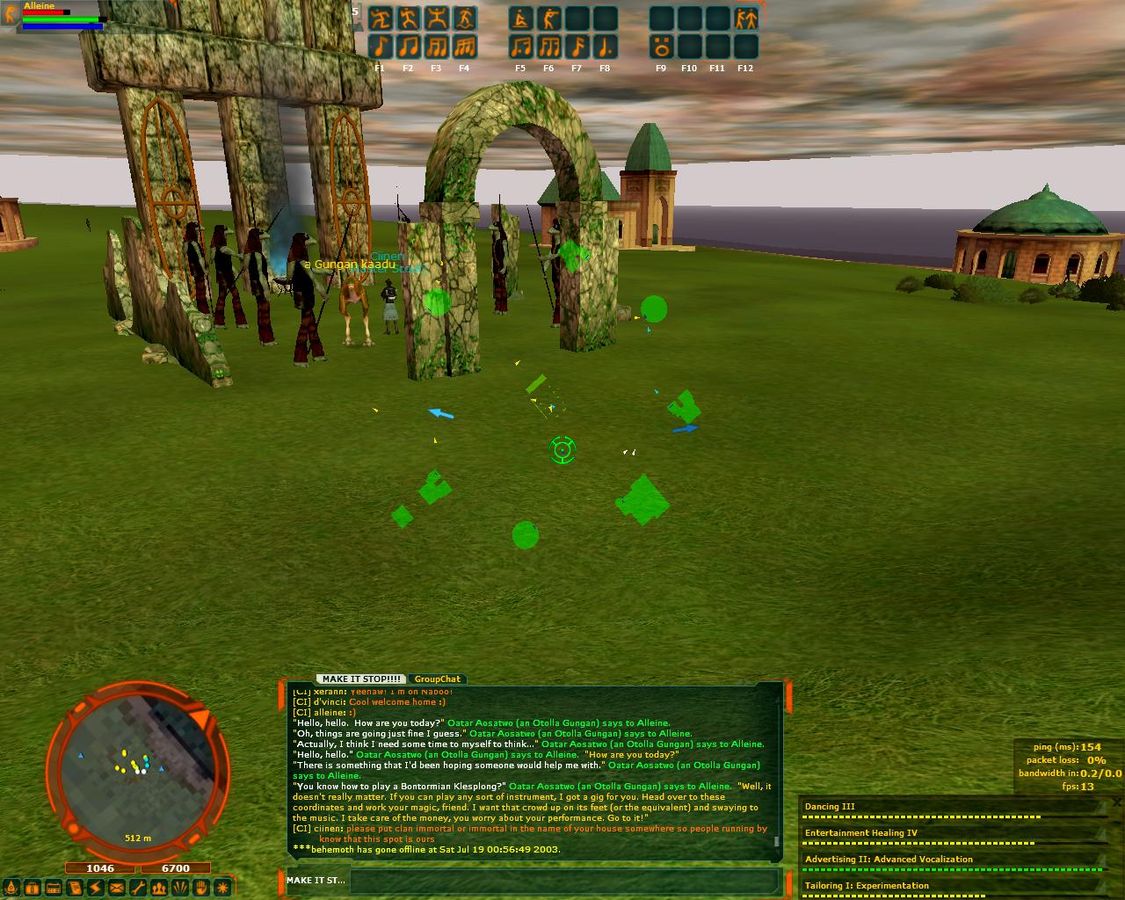Viewport: 1125px width, 900px height.
Task: Click the Entertainment Healing IV skill entry
Action: (950, 833)
